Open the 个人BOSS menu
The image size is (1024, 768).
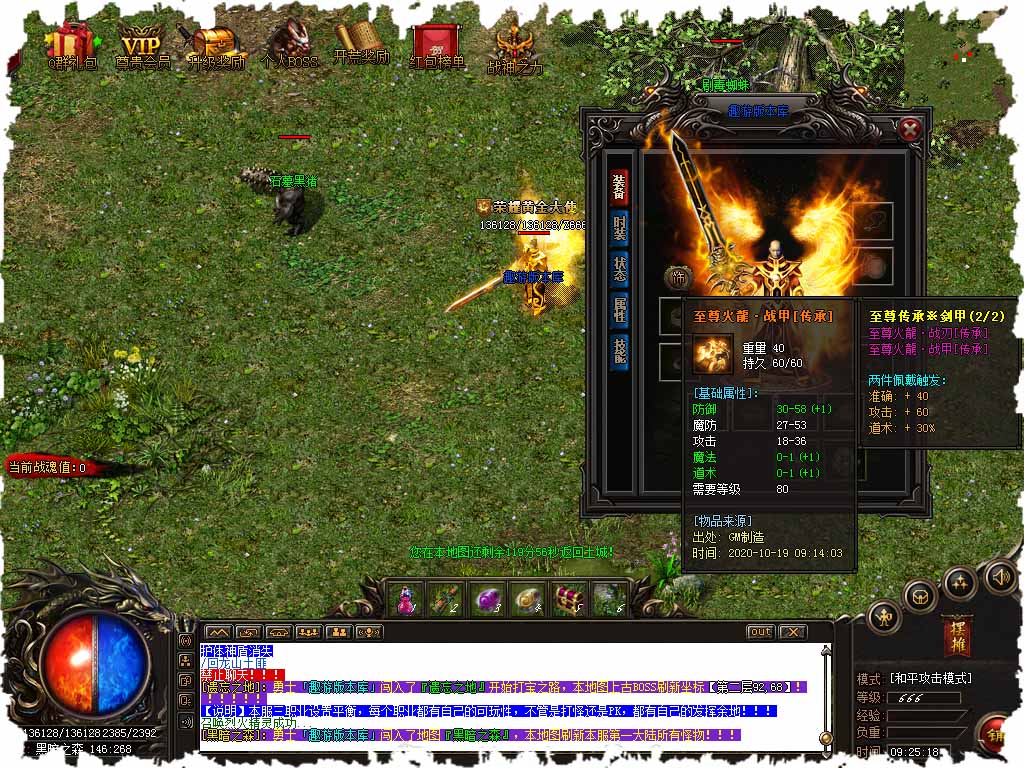pos(289,45)
